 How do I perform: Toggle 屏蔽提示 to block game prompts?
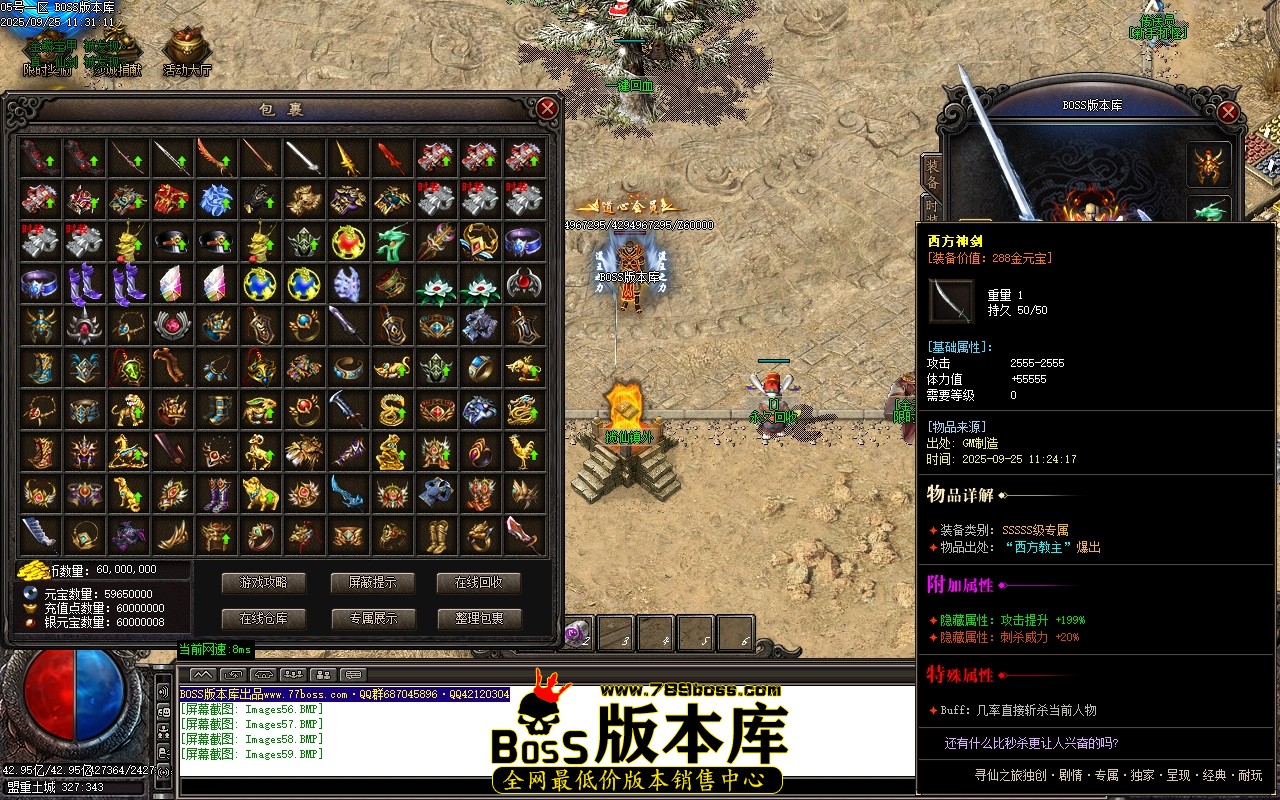[x=372, y=583]
